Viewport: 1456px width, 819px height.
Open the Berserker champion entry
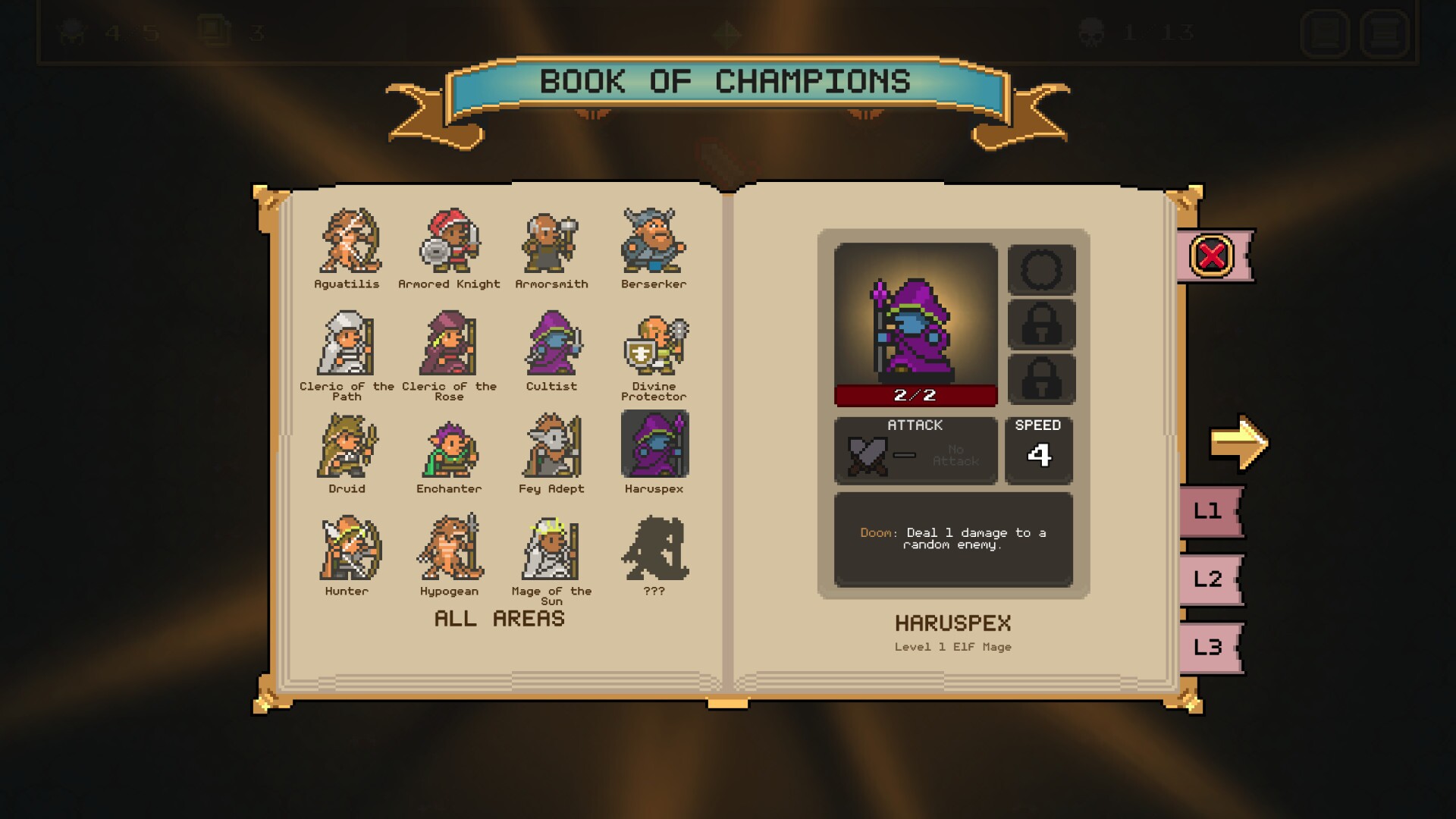(654, 241)
